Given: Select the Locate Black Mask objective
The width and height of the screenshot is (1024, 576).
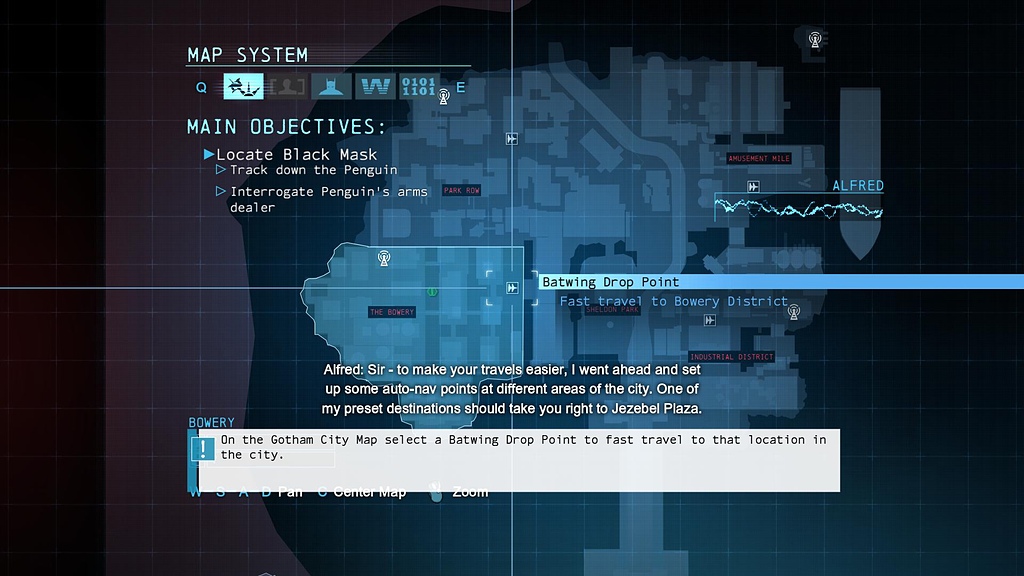Looking at the screenshot, I should coord(296,154).
